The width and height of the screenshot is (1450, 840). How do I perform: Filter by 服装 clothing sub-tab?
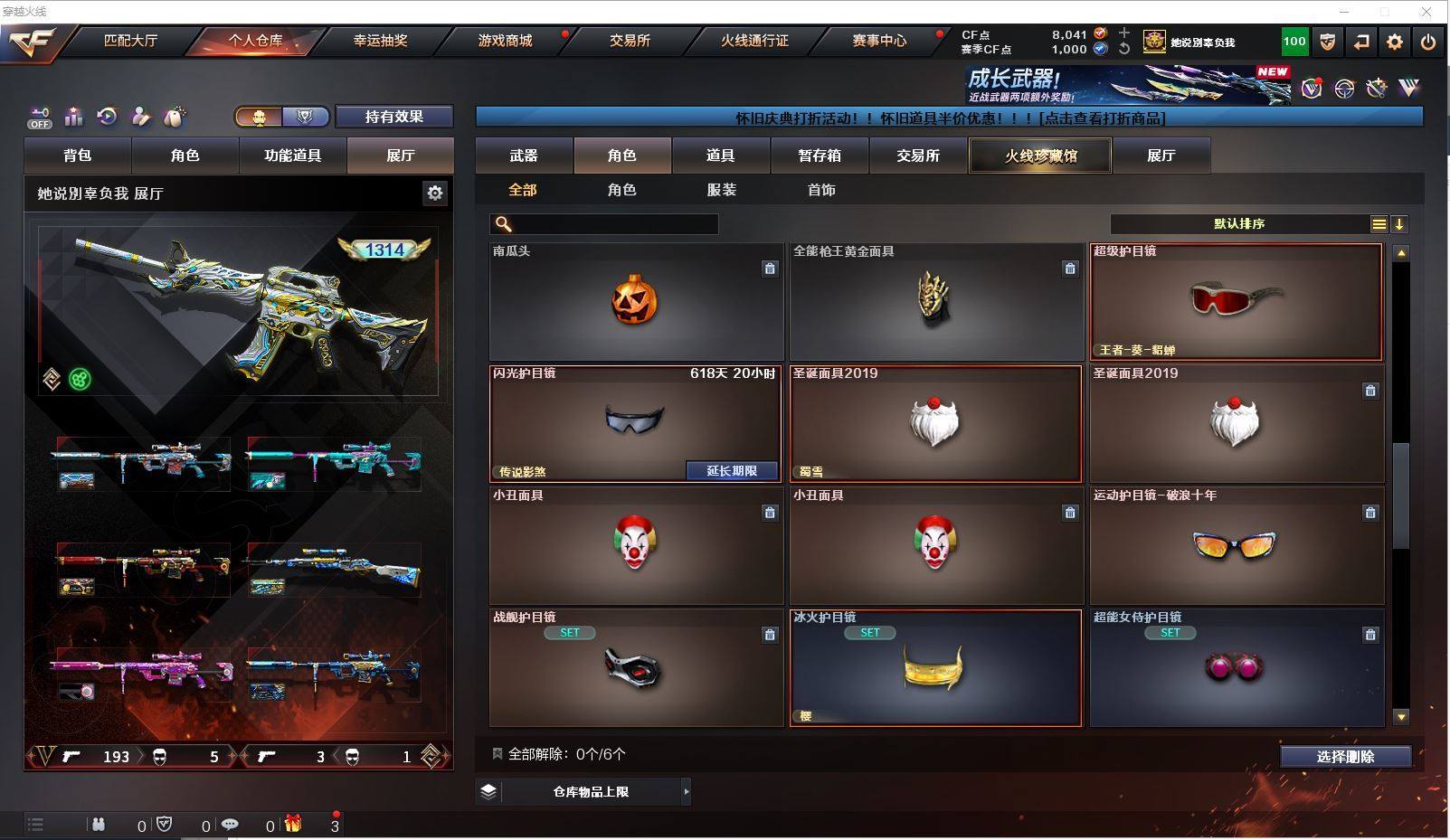tap(721, 190)
